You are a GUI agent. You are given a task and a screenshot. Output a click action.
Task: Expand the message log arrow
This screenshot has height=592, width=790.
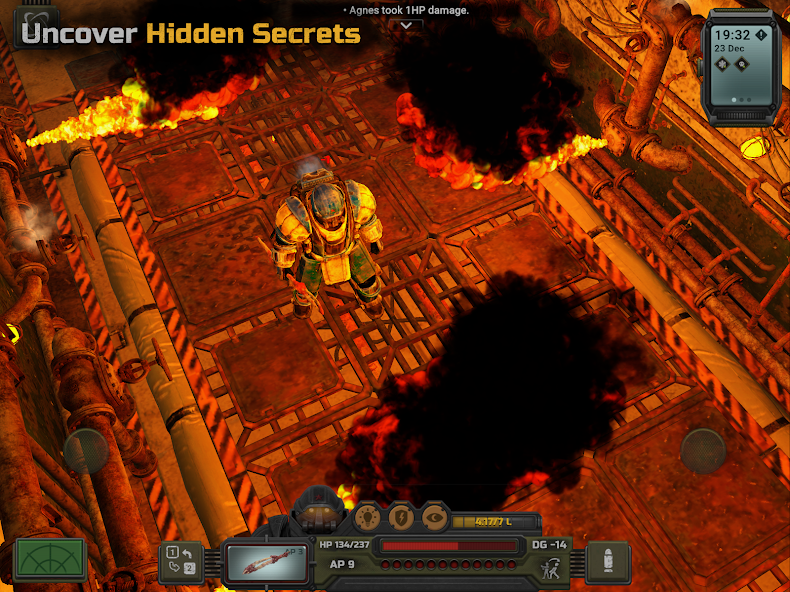(x=405, y=25)
